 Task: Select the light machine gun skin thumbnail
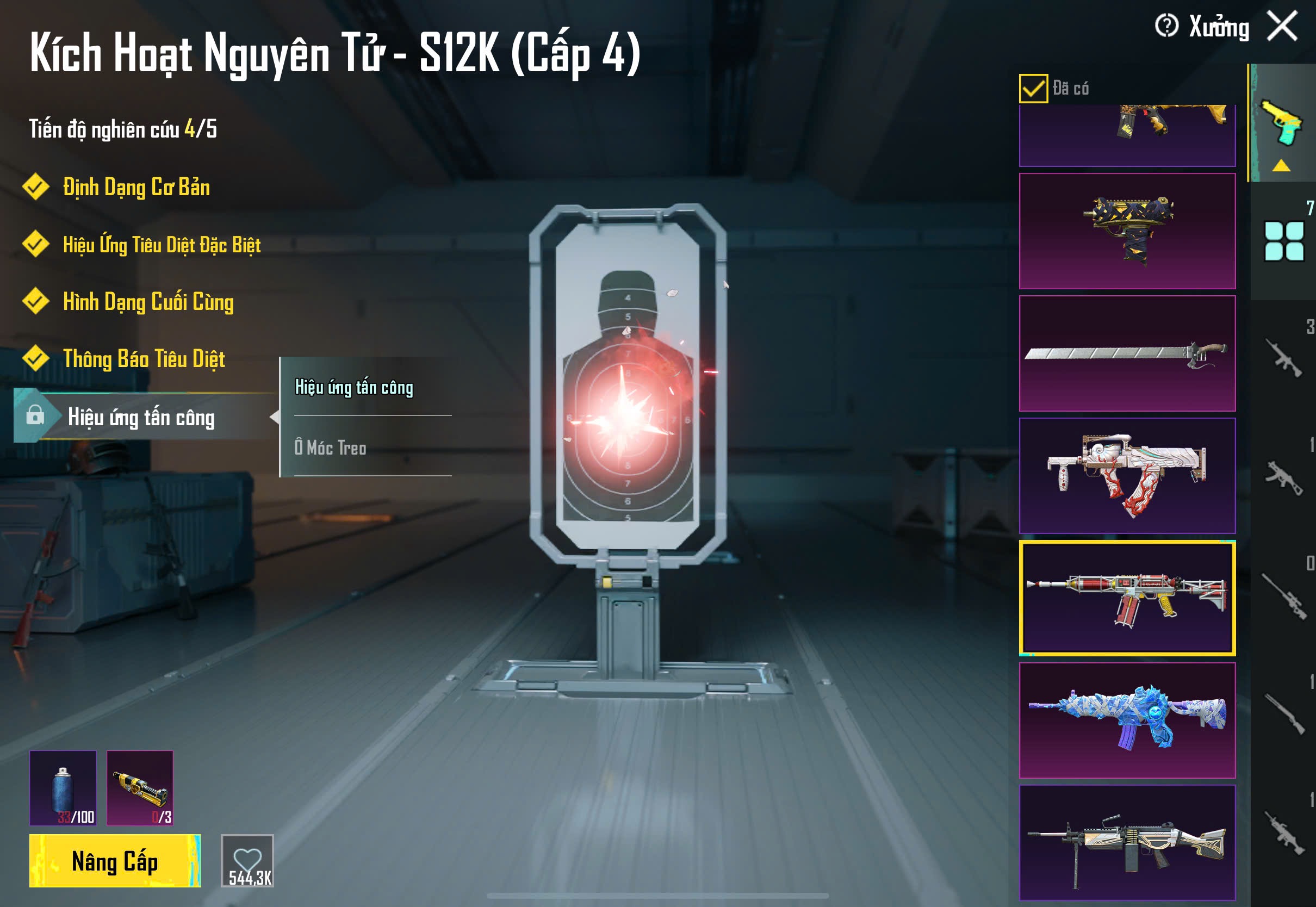click(x=1127, y=842)
